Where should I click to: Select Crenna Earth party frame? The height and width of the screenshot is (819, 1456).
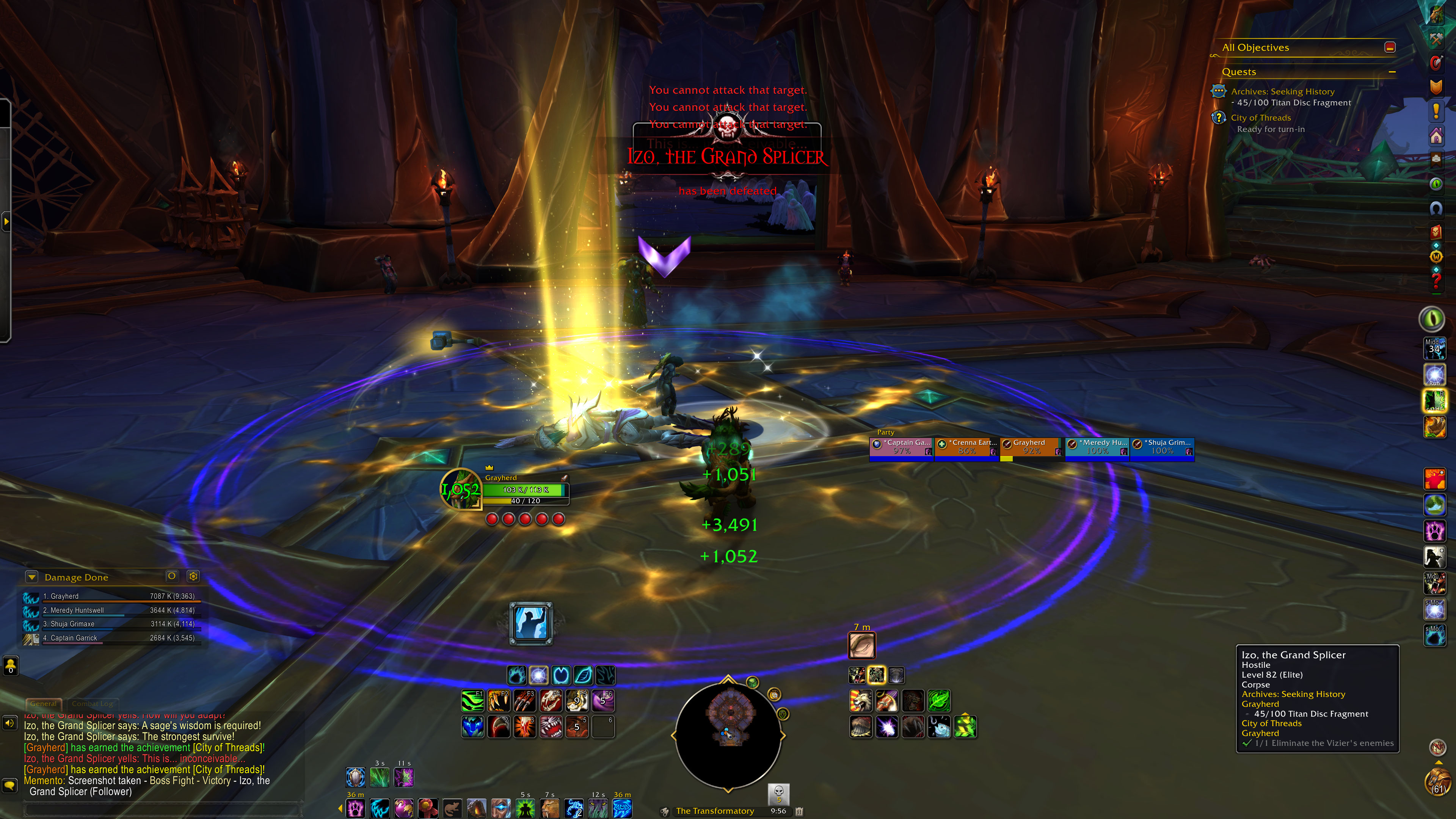[x=966, y=447]
